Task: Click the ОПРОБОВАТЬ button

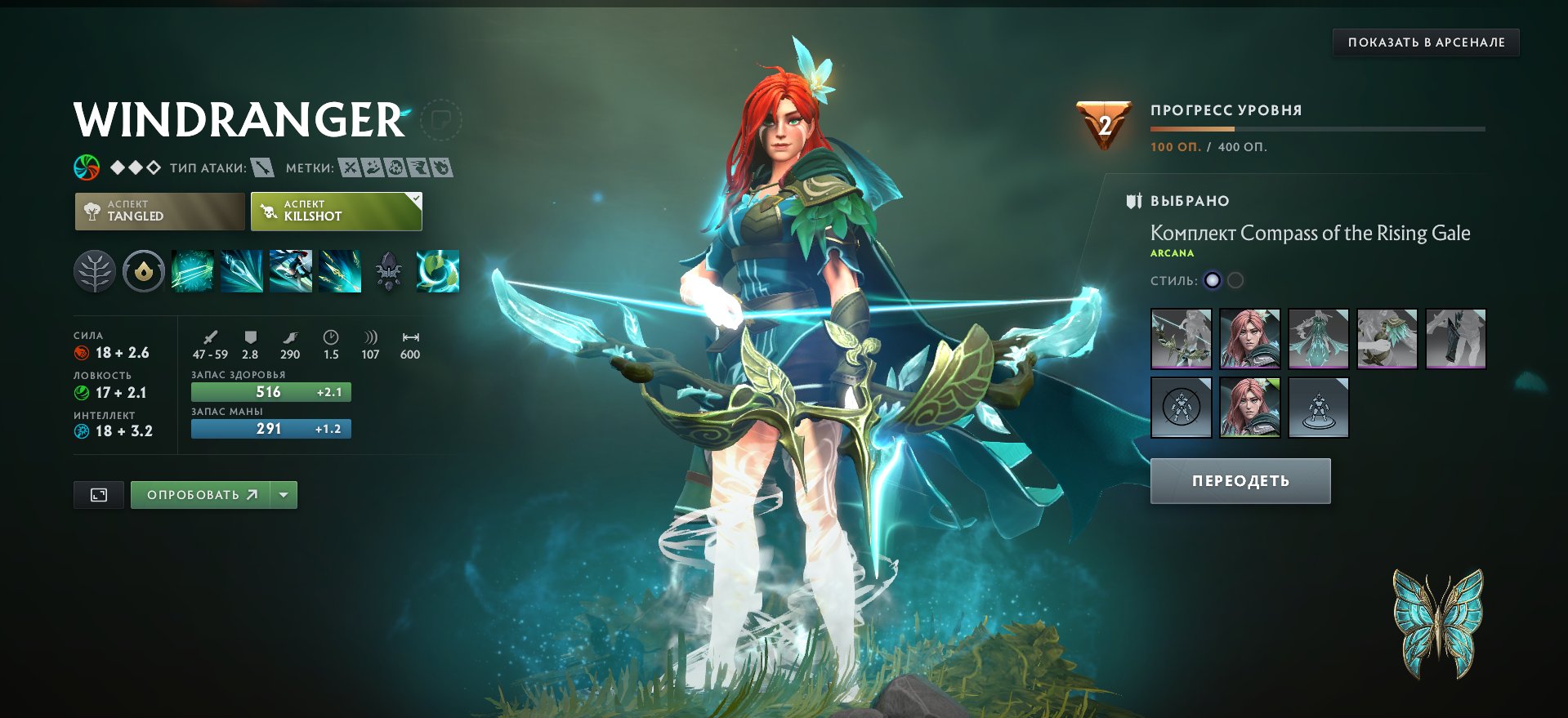Action: click(x=204, y=494)
